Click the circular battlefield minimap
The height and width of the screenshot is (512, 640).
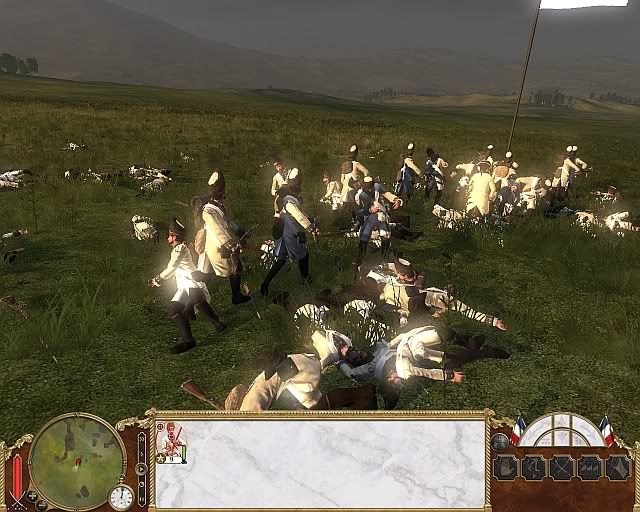(x=77, y=460)
